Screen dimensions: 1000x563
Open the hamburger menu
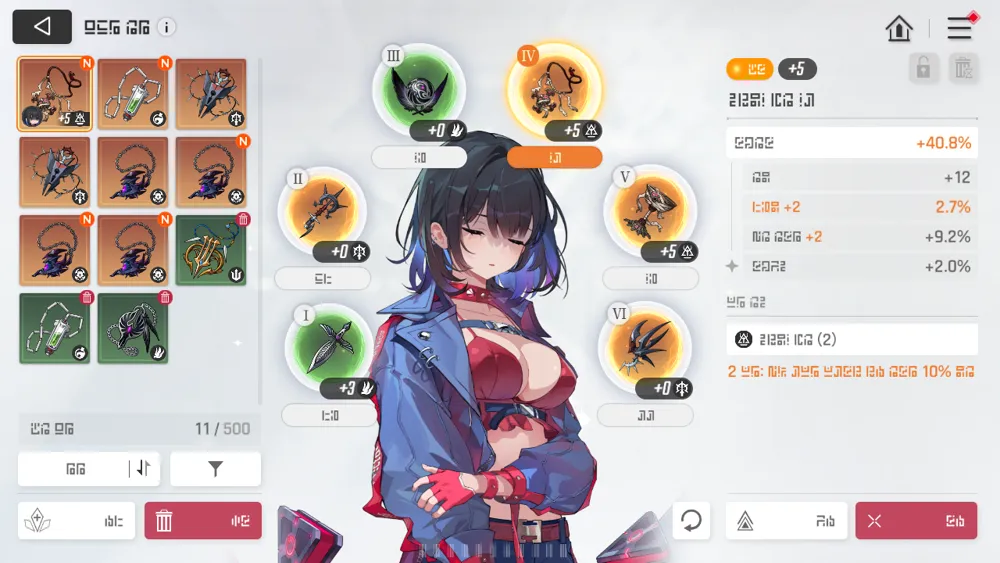[960, 28]
